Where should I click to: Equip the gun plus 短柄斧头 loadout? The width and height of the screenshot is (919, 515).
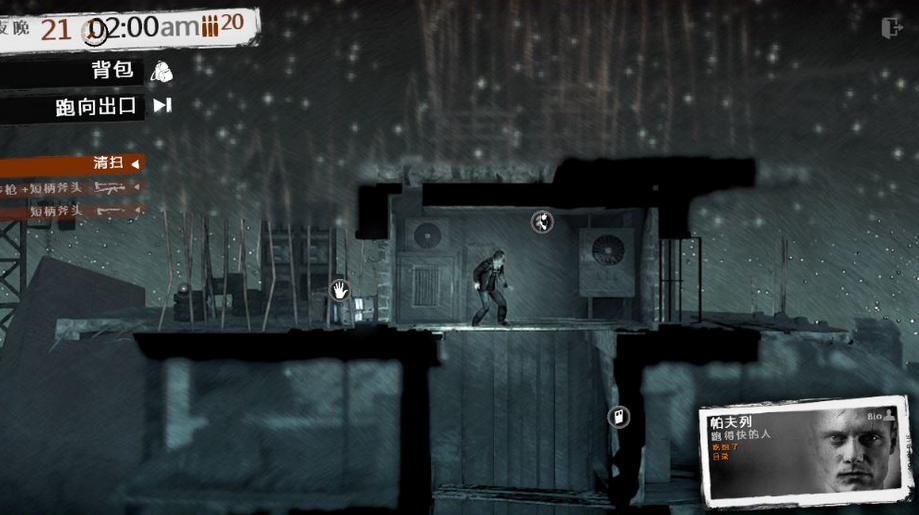coord(70,187)
